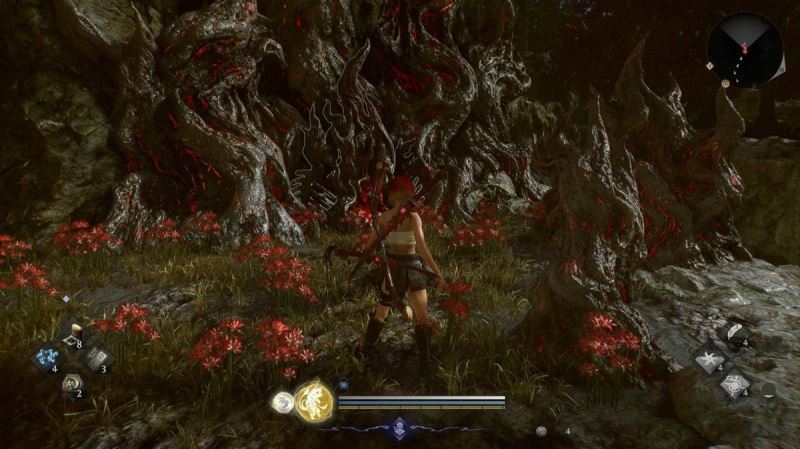This screenshot has width=800, height=449.
Task: Click the blue skull diamond emblem
Action: click(400, 426)
